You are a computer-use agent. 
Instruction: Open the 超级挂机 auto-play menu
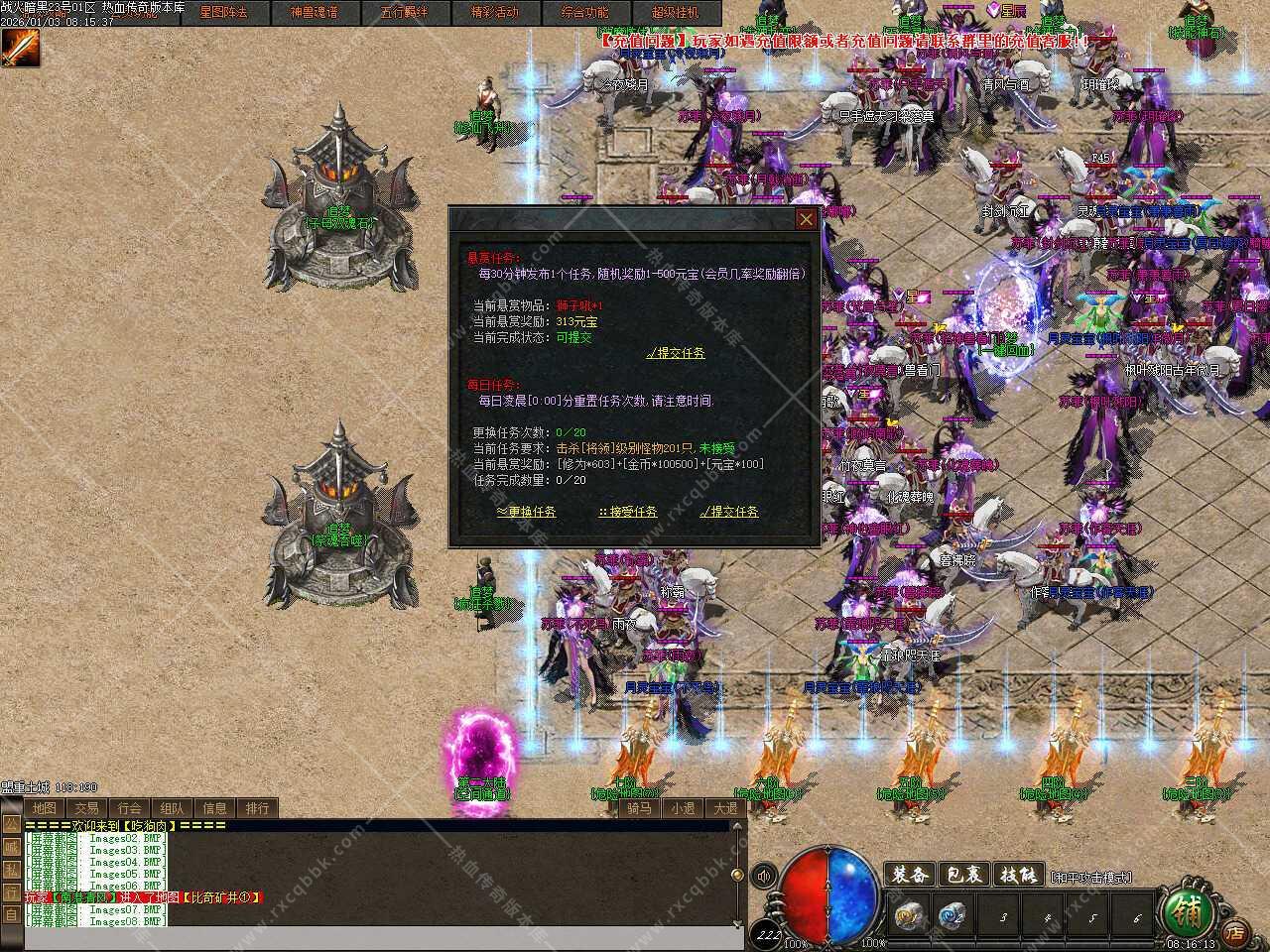(x=675, y=13)
